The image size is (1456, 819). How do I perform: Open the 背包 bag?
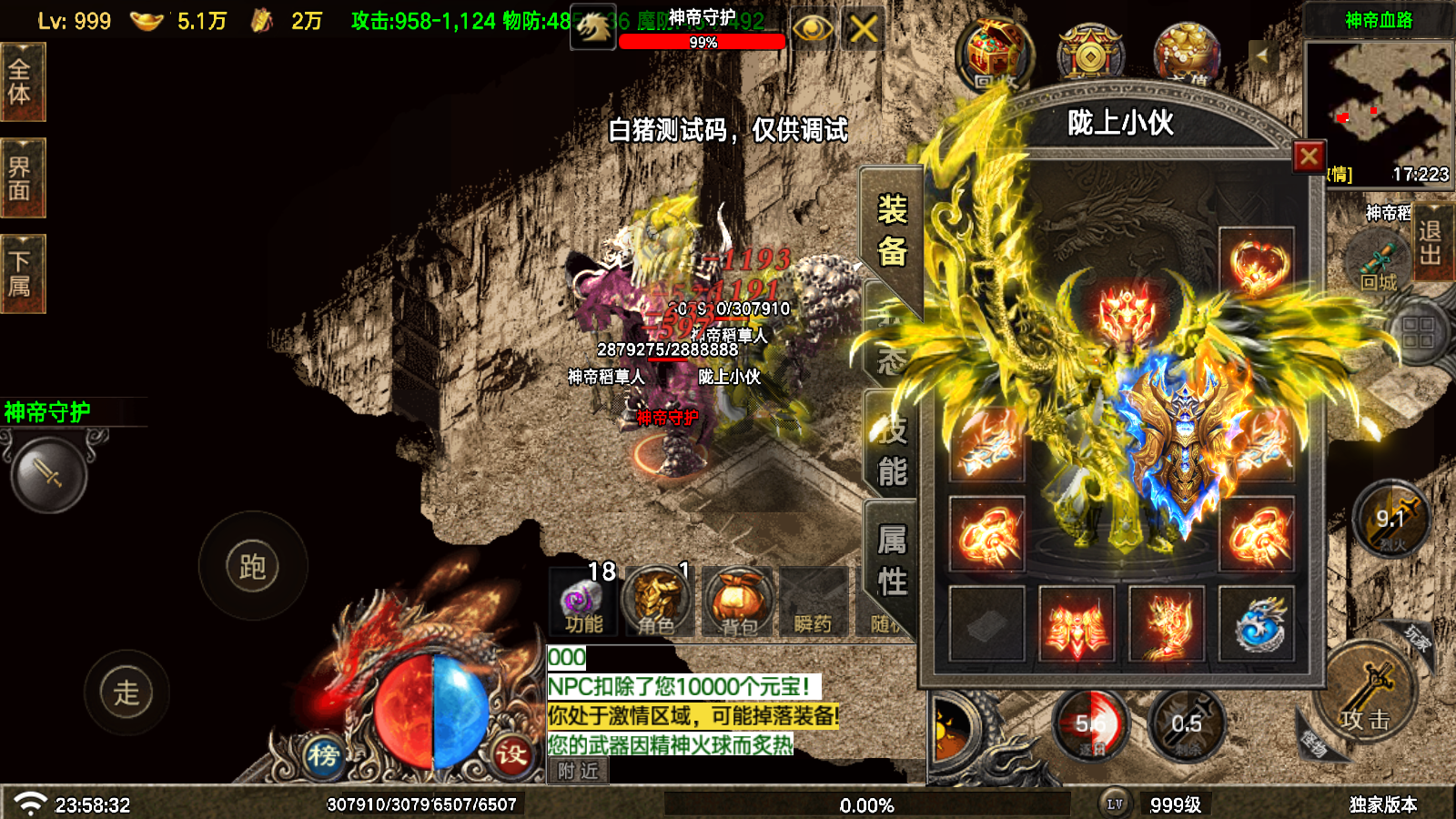738,601
